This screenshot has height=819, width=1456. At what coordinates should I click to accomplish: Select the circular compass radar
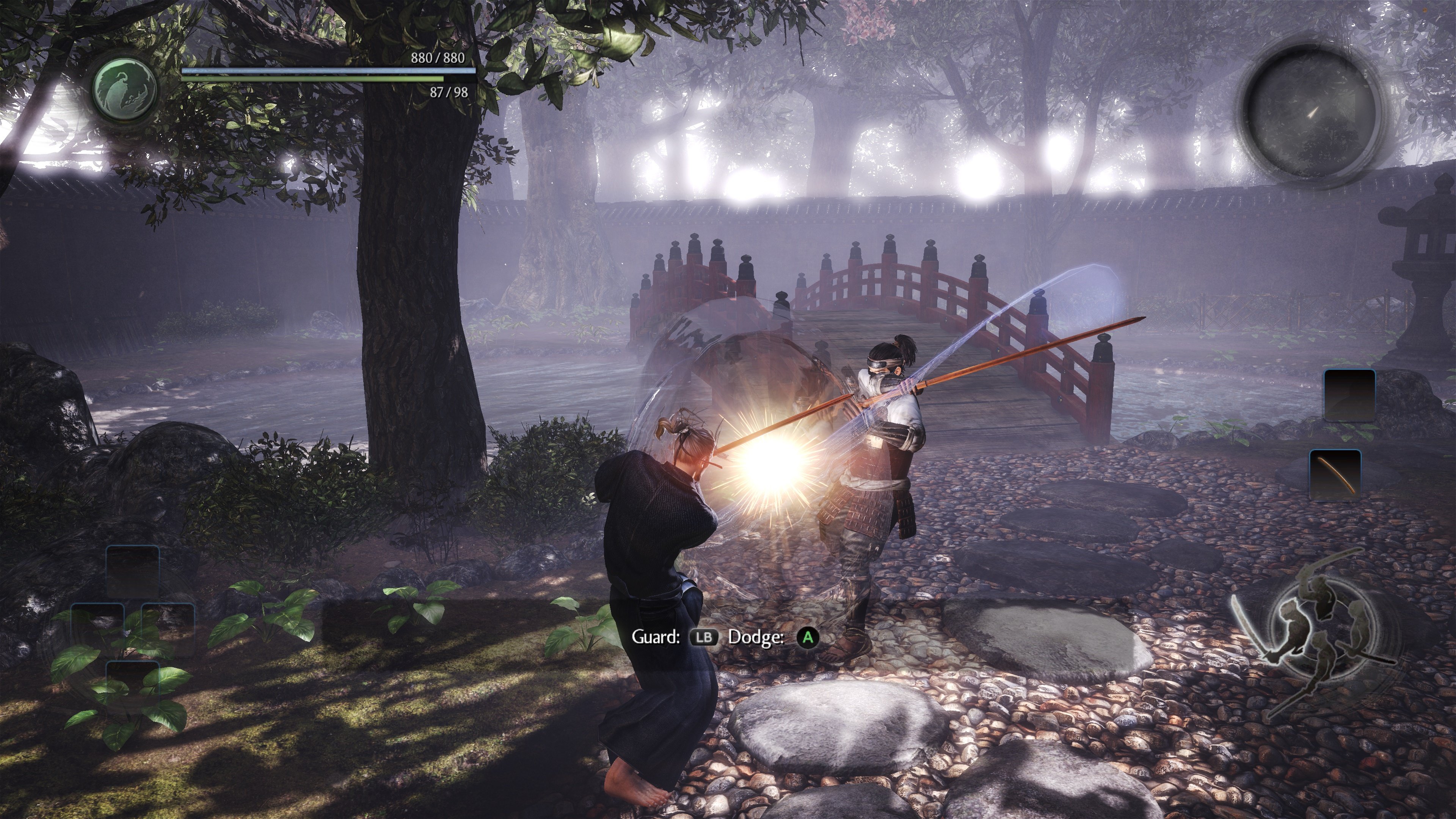coord(1312,115)
